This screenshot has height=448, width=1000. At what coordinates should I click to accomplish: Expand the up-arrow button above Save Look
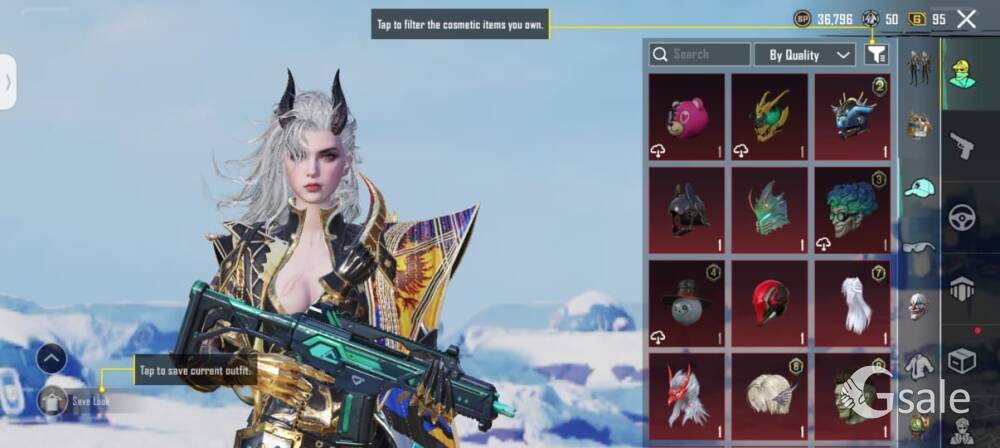tap(52, 358)
